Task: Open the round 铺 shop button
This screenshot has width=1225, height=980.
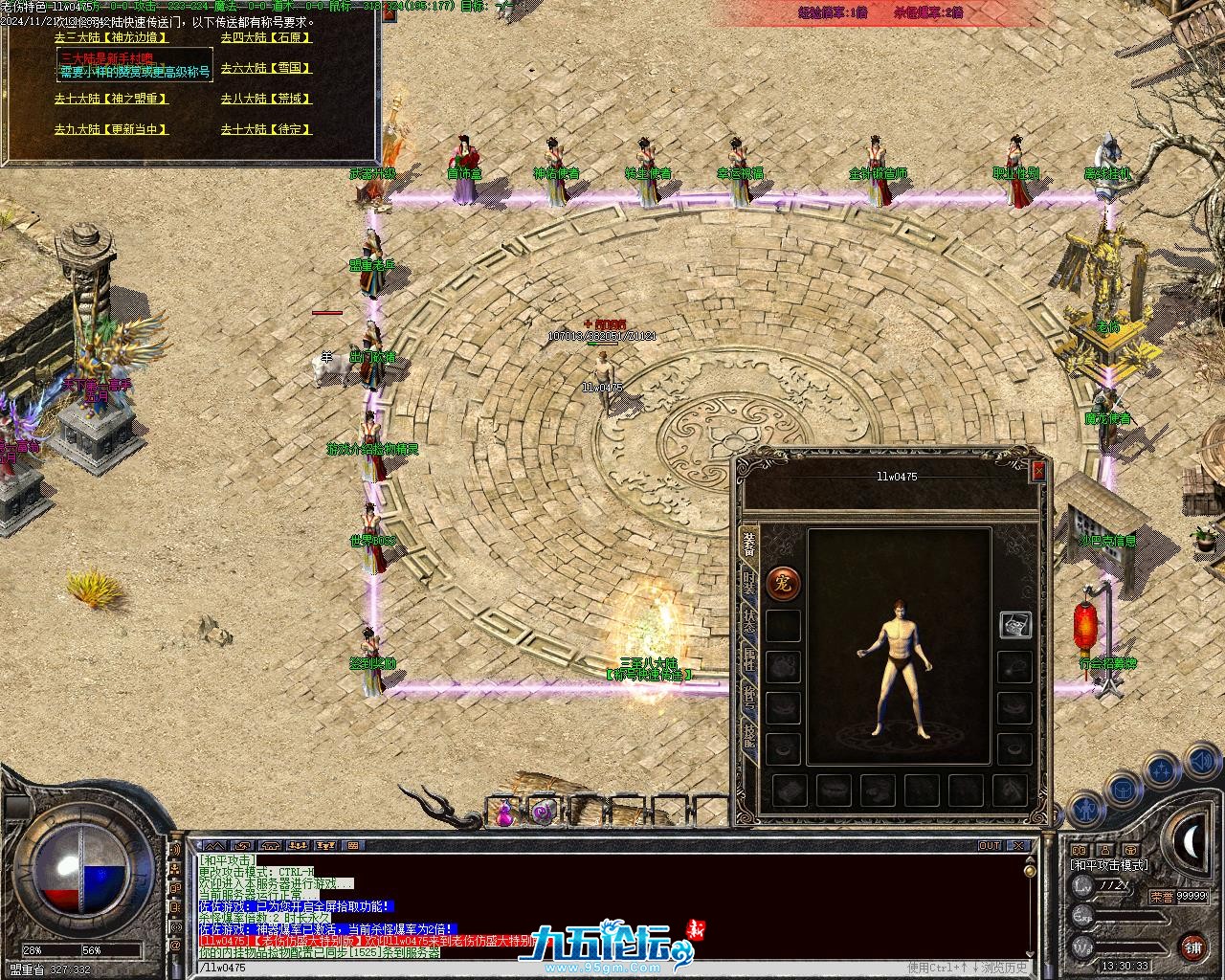Action: (1192, 947)
